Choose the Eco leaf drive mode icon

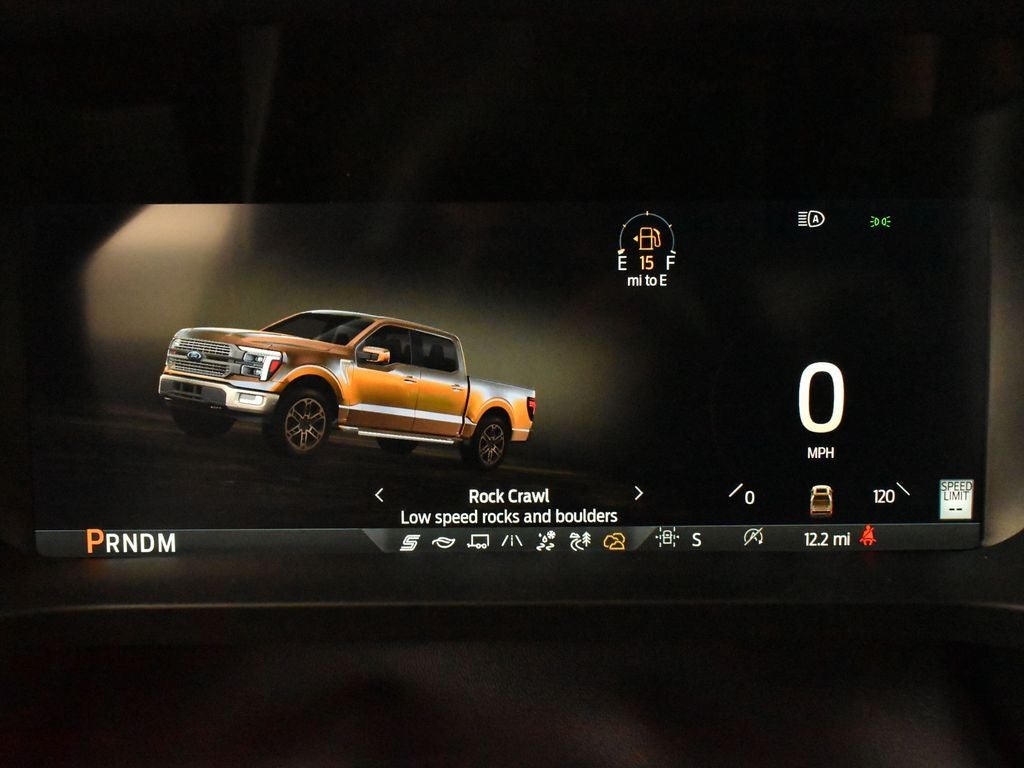pyautogui.click(x=444, y=541)
